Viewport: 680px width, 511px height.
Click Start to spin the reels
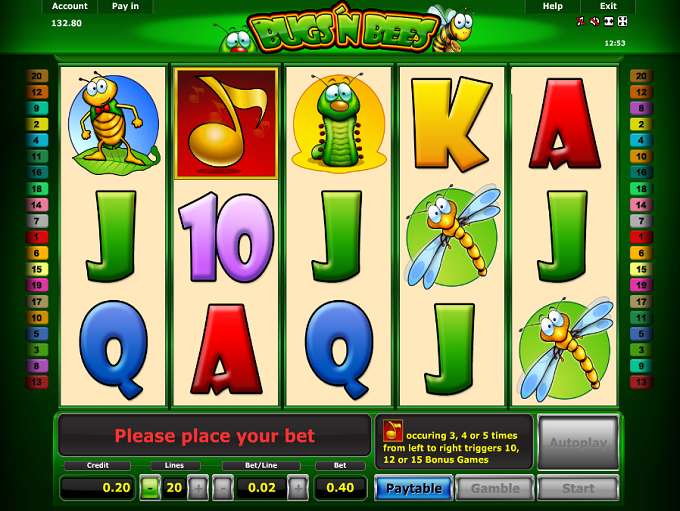(578, 488)
